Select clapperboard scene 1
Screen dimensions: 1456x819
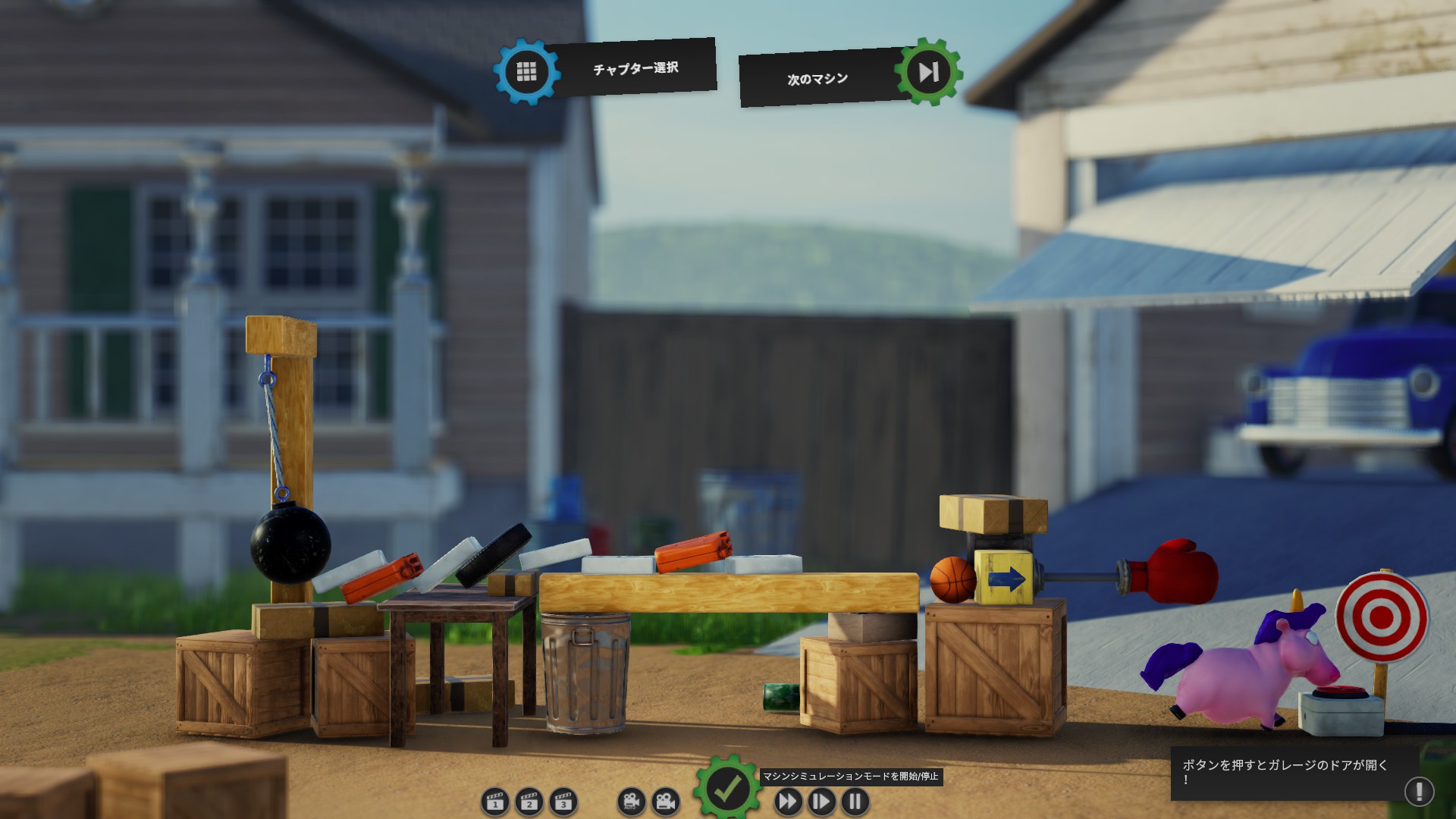[x=495, y=802]
